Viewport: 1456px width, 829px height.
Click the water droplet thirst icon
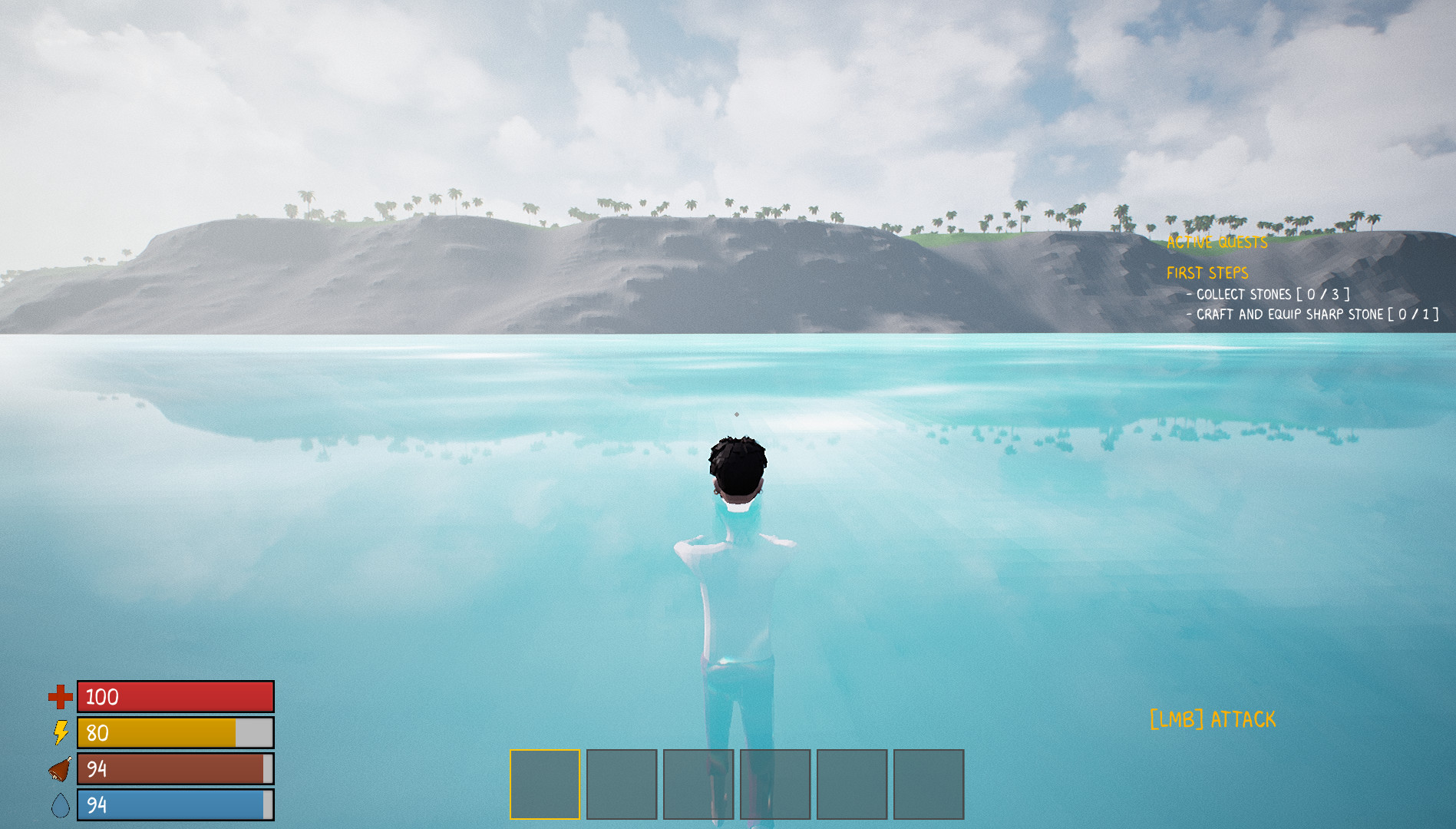point(60,805)
